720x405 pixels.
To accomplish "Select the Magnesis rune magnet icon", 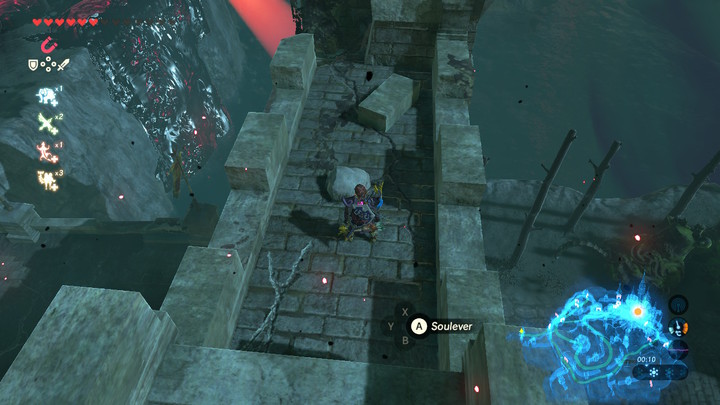I will pyautogui.click(x=48, y=44).
